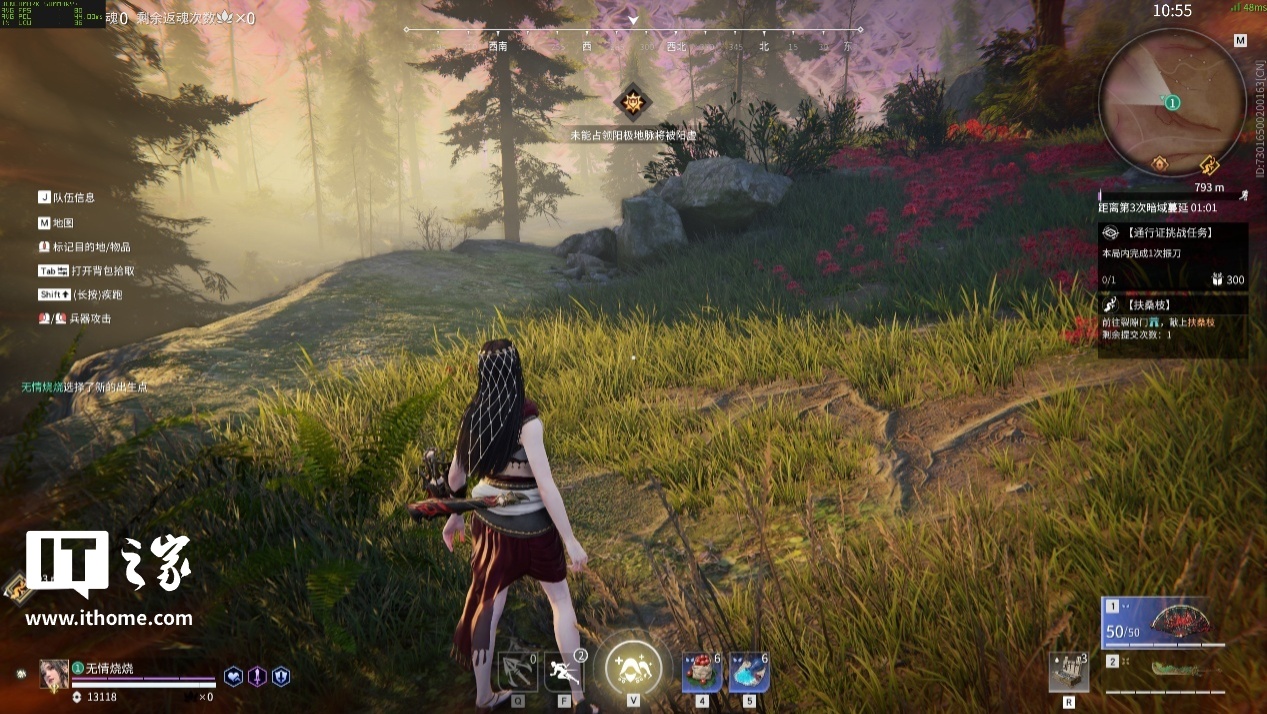Click the player portrait of 无情烧烧
The image size is (1267, 714).
pos(53,674)
